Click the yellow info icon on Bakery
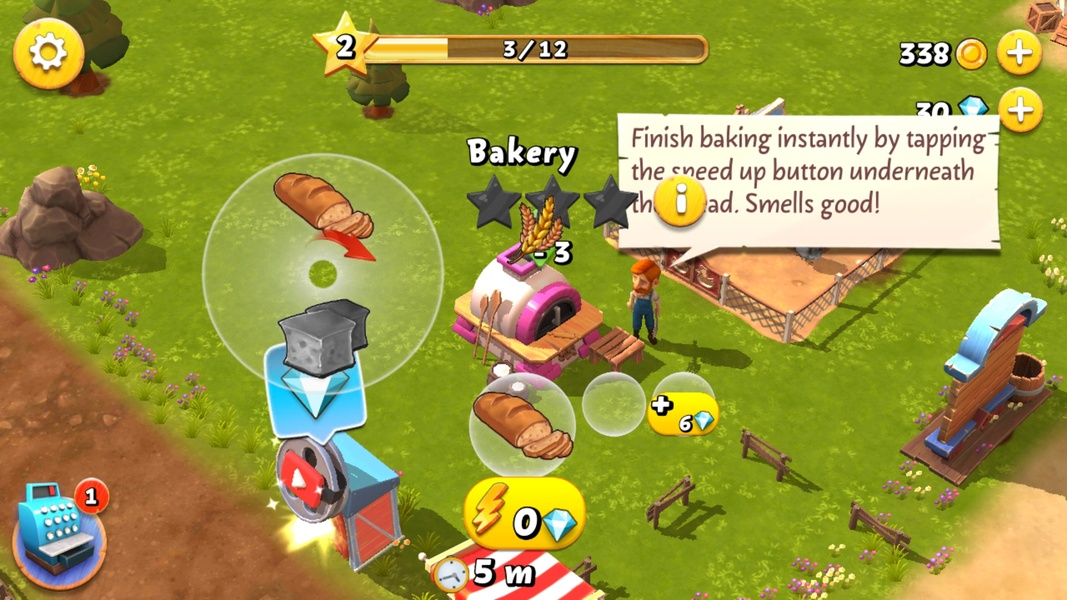This screenshot has height=600, width=1067. click(x=681, y=201)
